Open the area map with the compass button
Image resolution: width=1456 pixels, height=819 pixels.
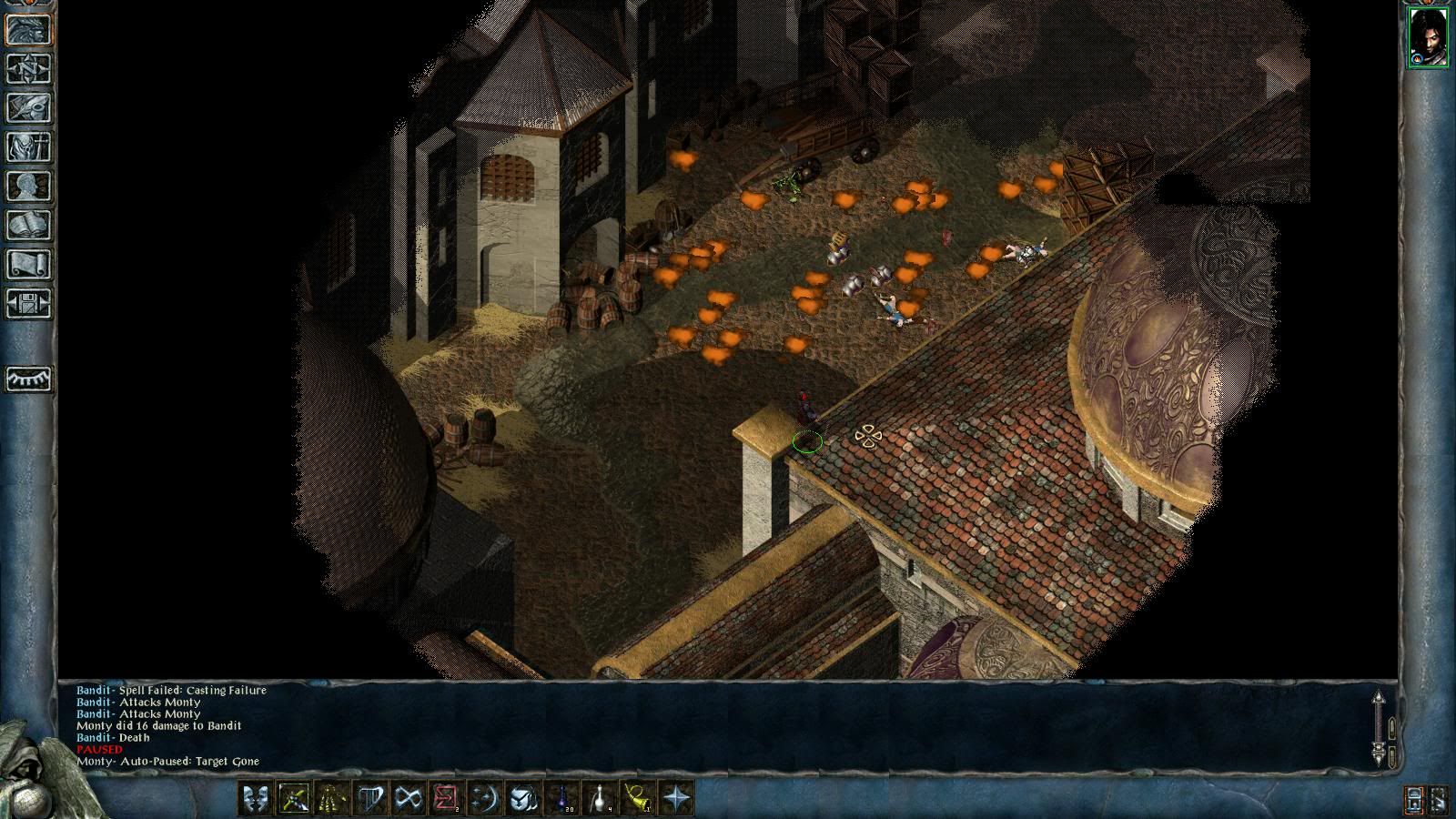[x=29, y=68]
